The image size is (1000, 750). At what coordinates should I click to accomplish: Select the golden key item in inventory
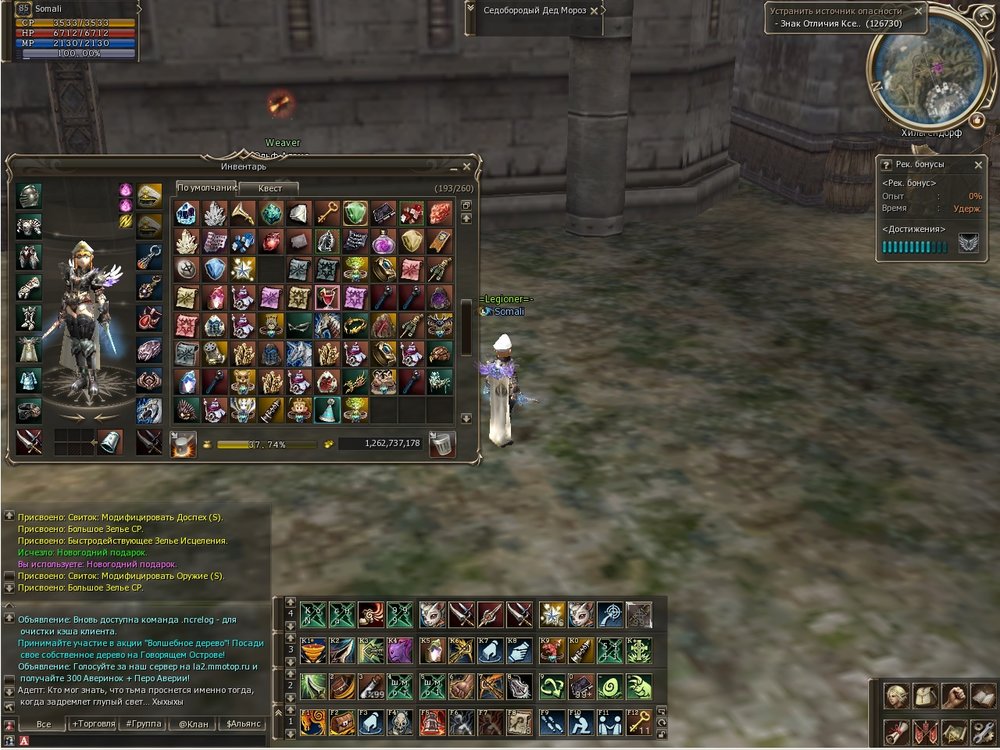tap(327, 213)
